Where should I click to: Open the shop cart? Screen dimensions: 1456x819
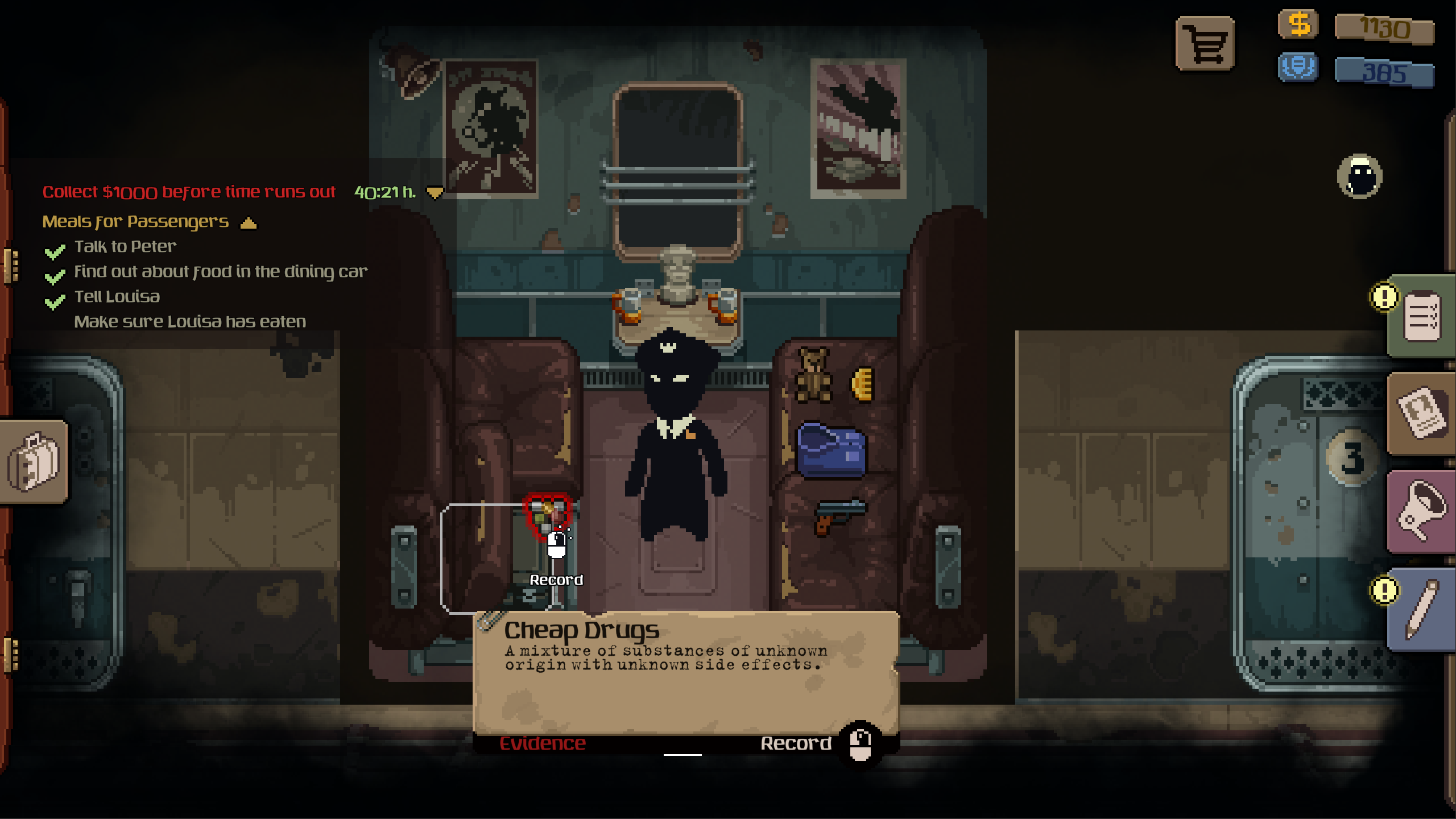click(1205, 44)
